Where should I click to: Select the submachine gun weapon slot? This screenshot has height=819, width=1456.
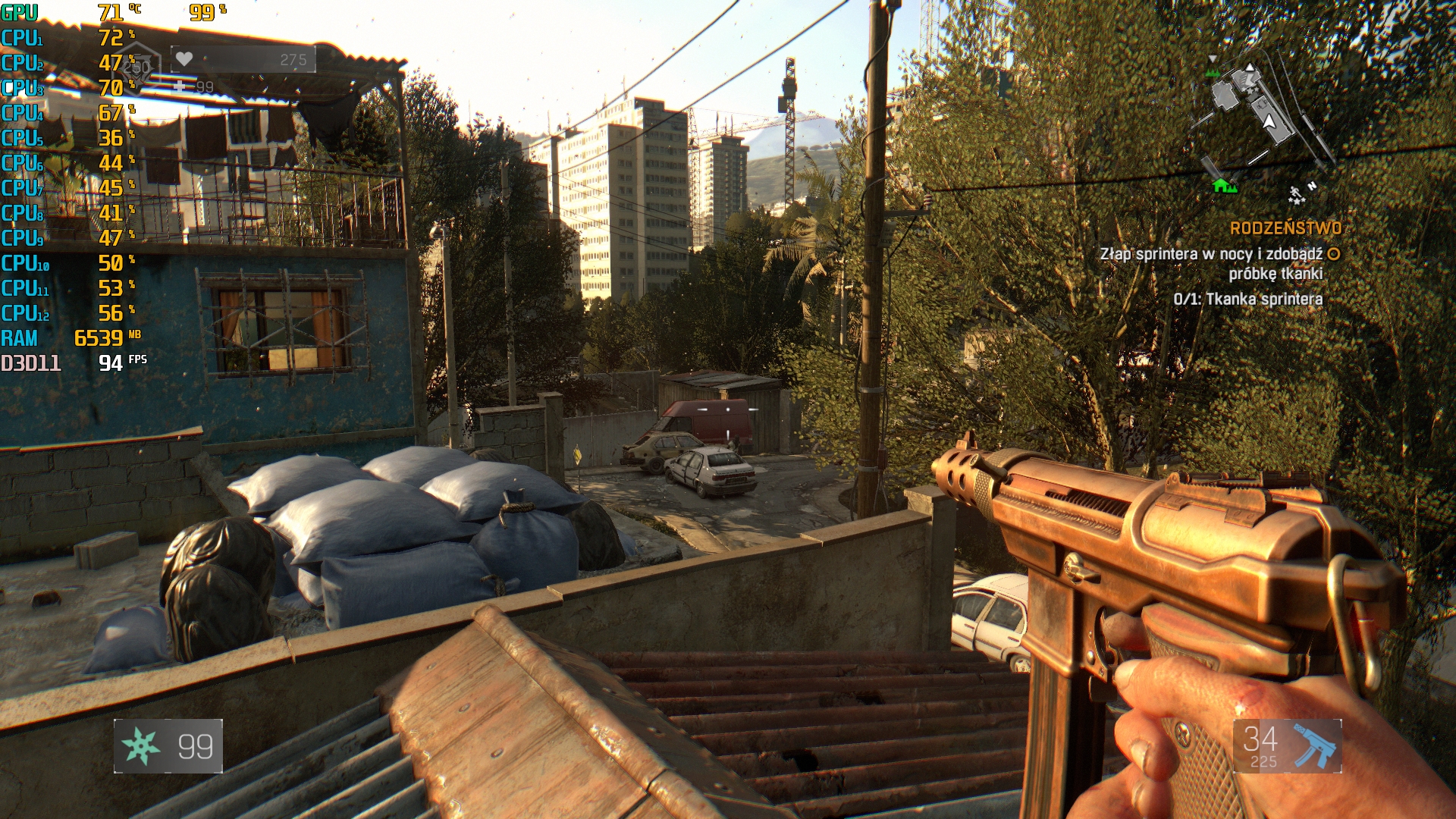(1287, 746)
